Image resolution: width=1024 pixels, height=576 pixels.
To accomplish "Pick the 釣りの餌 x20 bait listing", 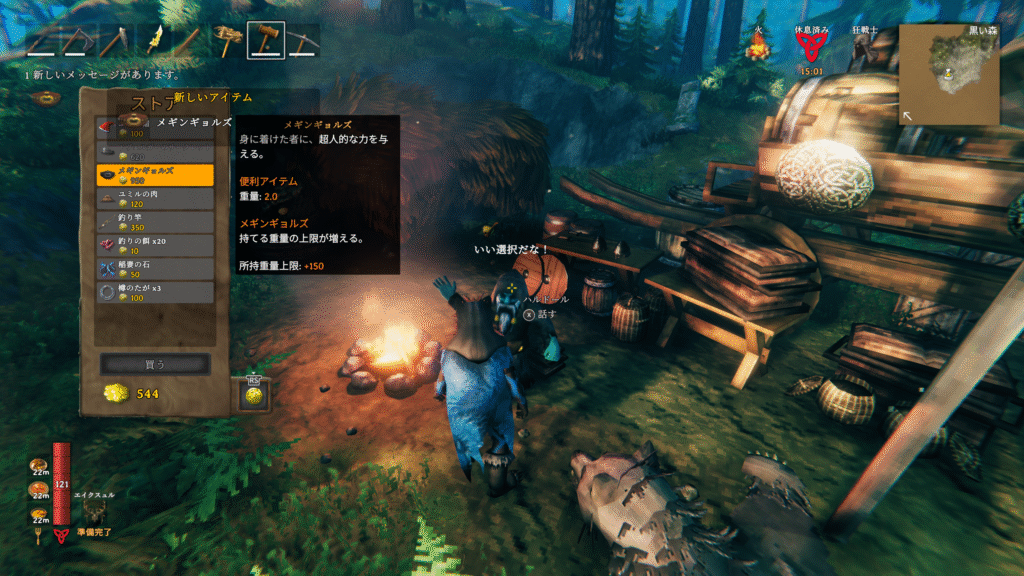I will (x=155, y=246).
